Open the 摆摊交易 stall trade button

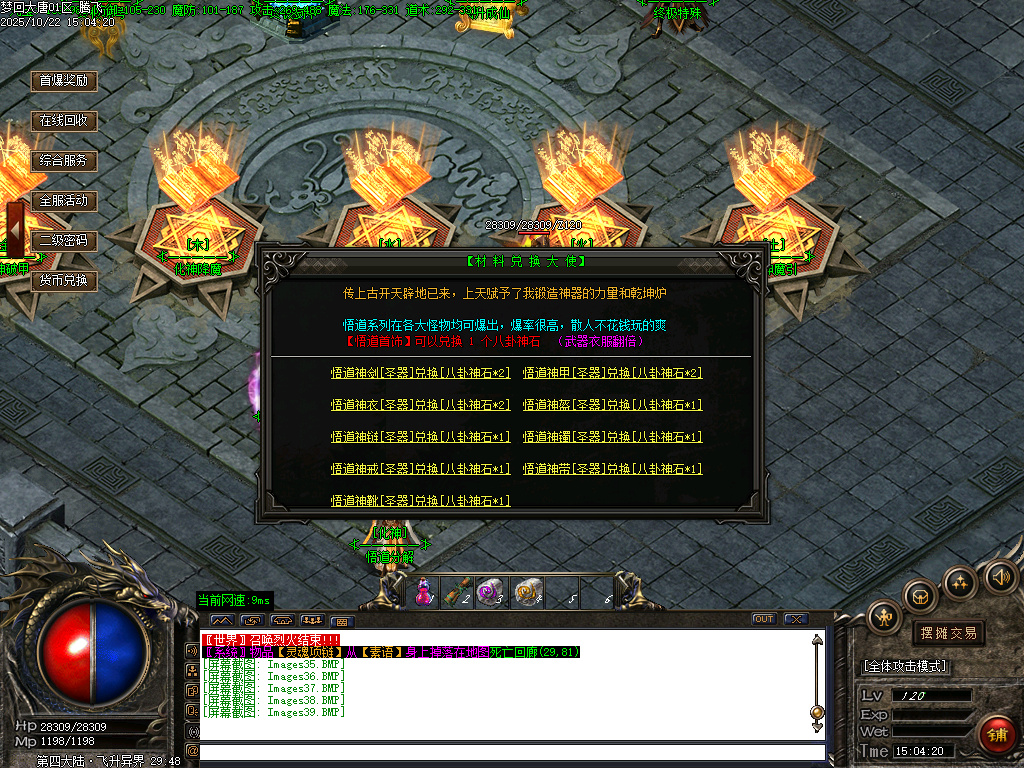947,633
